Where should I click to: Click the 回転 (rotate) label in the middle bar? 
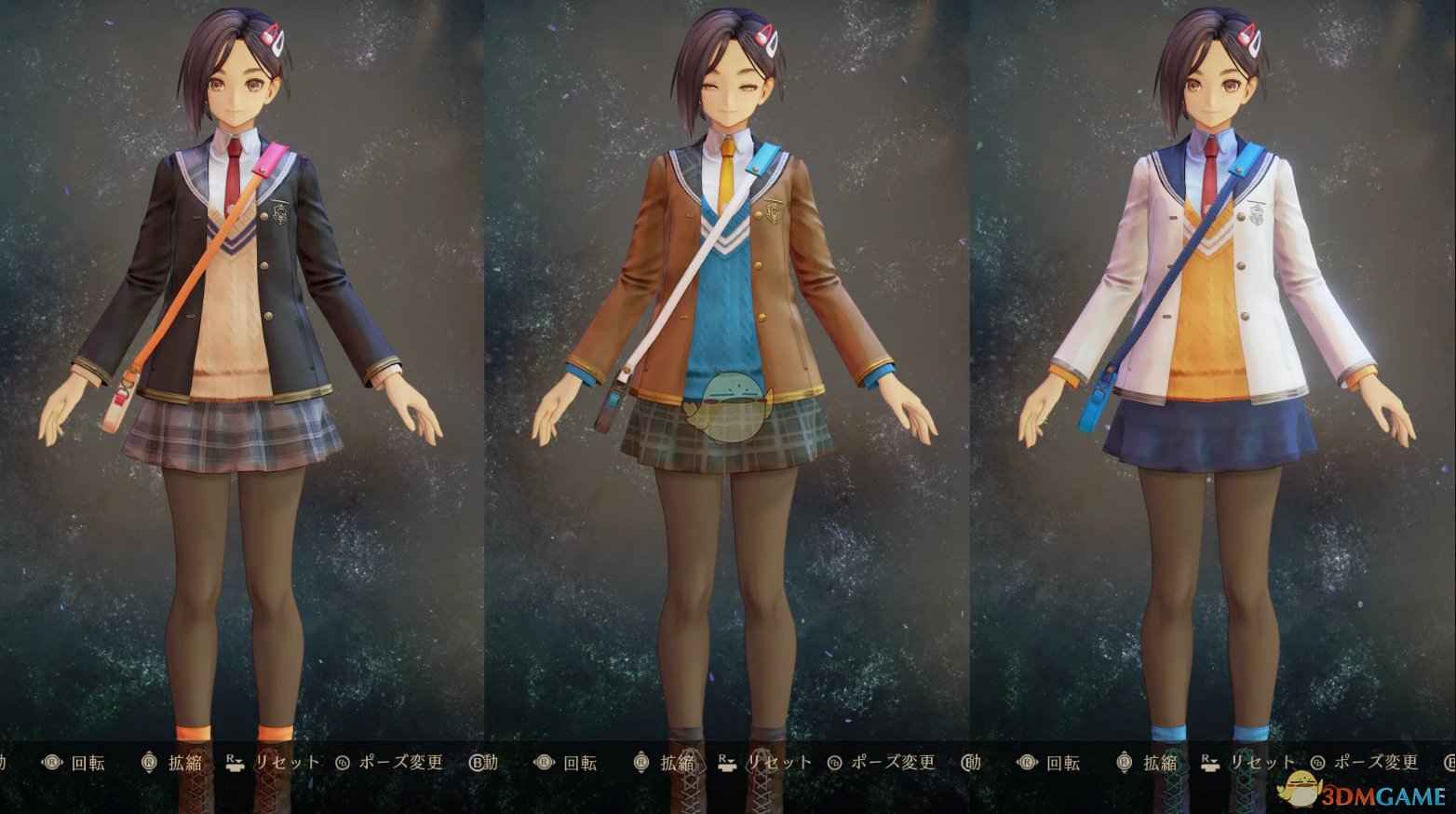tap(579, 762)
